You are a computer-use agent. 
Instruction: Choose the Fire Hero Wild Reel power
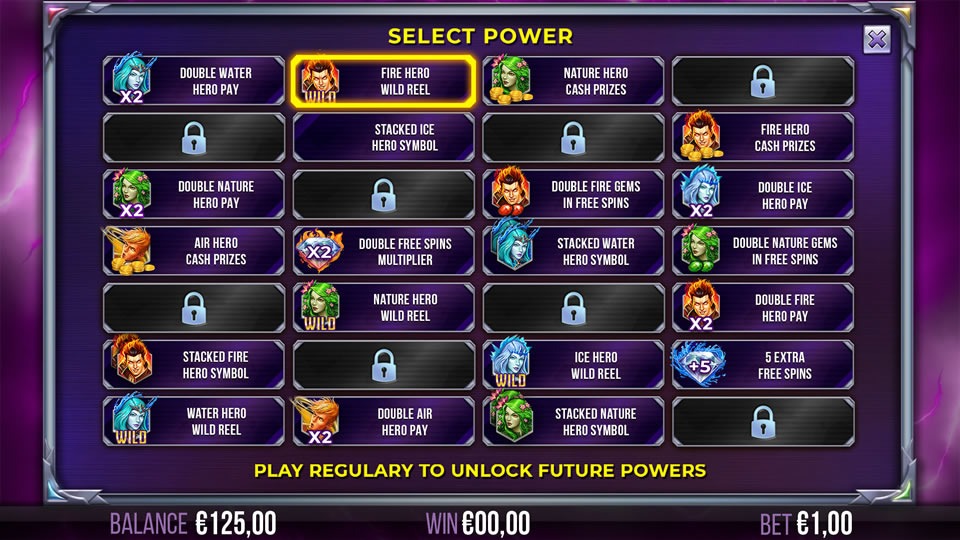383,81
